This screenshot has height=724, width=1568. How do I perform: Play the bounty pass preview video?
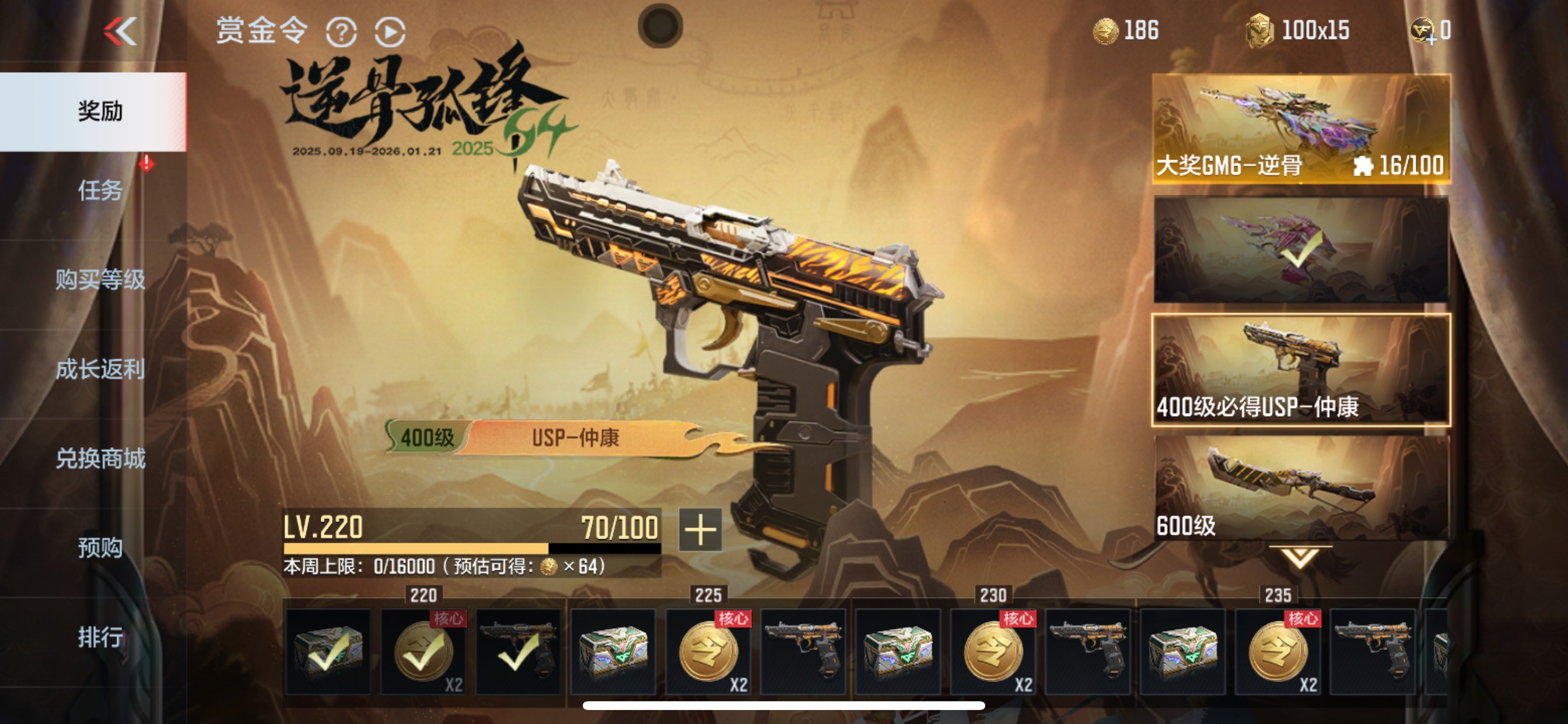pyautogui.click(x=390, y=32)
